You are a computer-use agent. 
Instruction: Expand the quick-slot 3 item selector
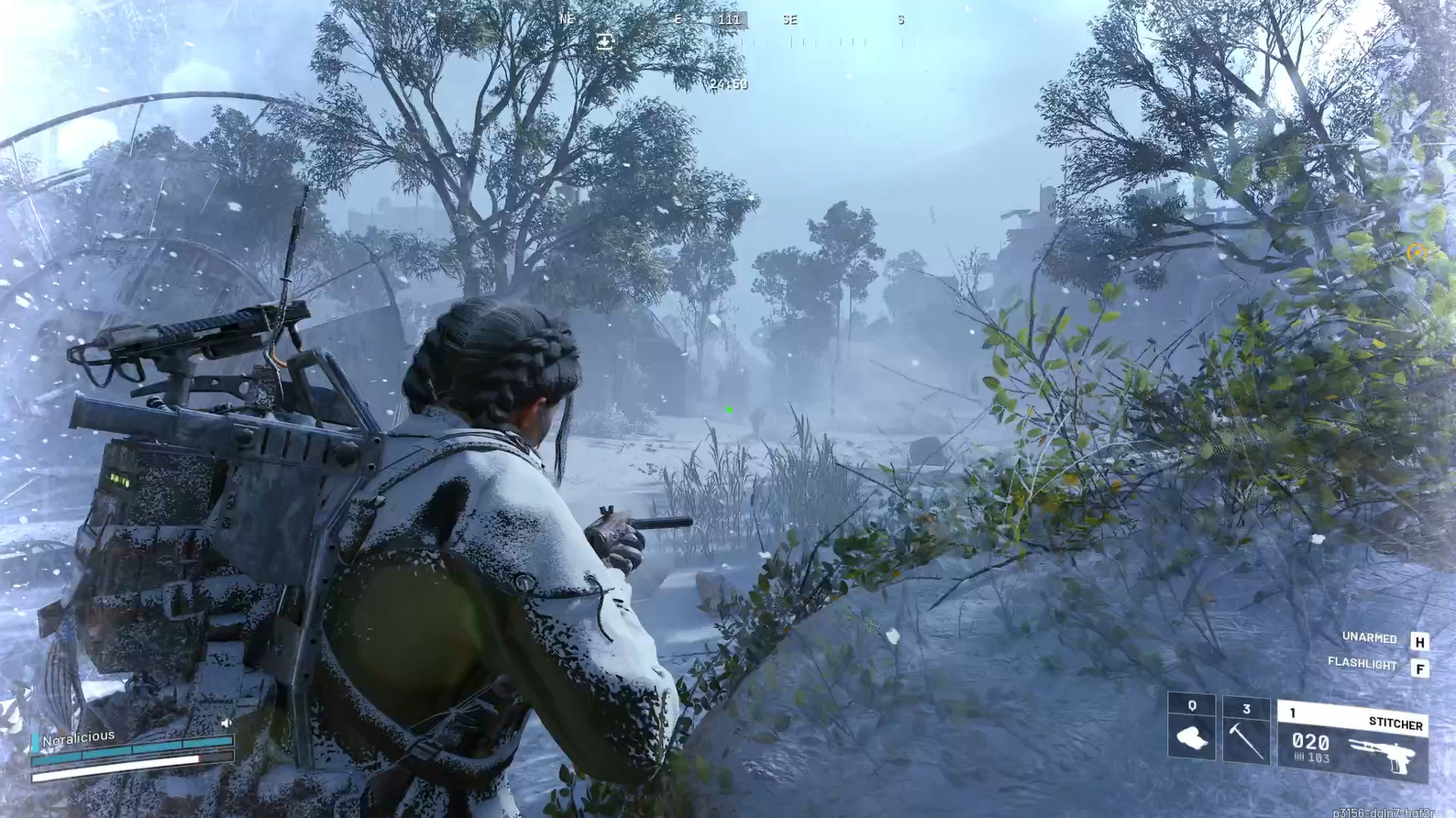[x=1247, y=708]
